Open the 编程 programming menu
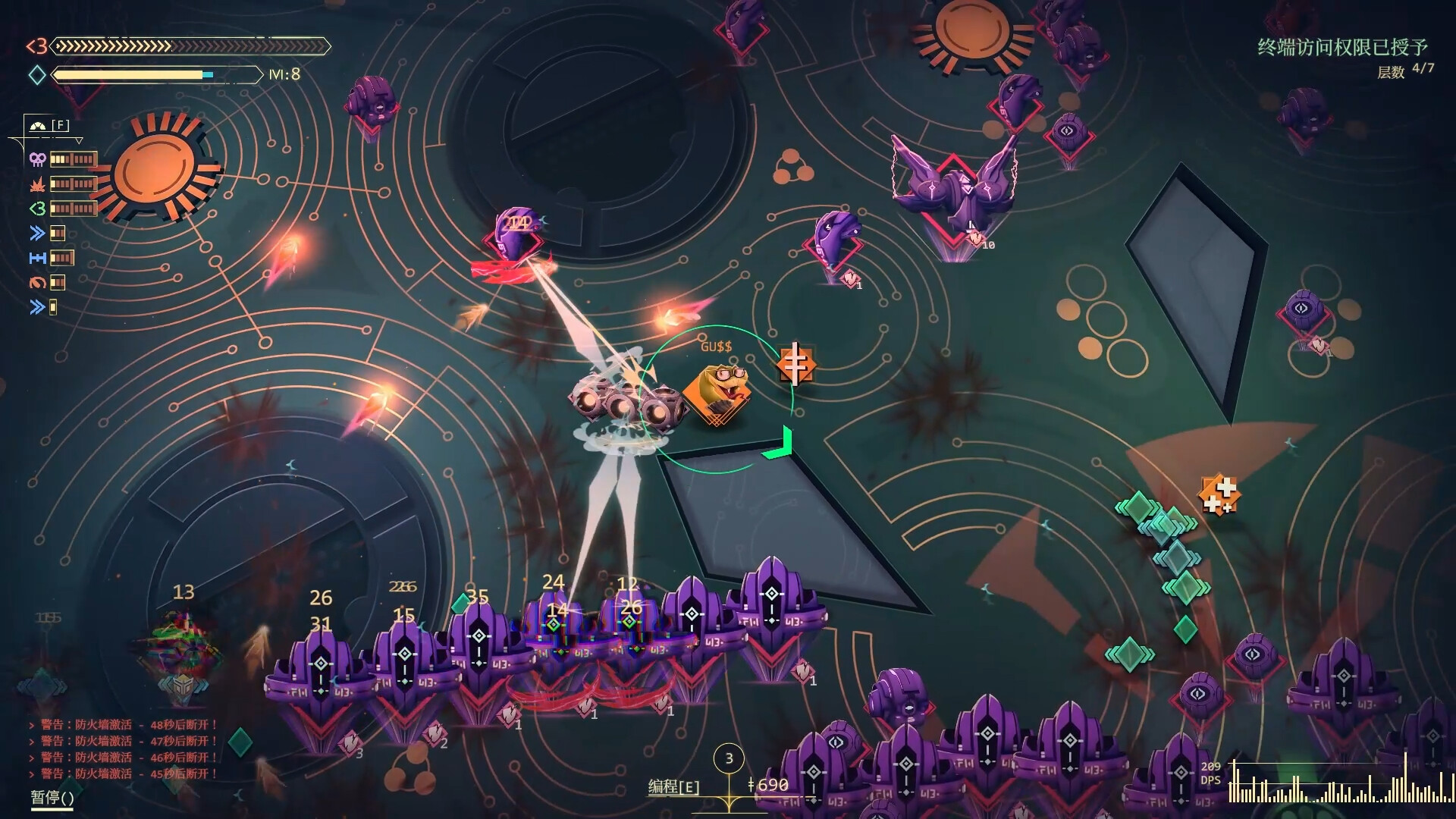The width and height of the screenshot is (1456, 819). [673, 786]
